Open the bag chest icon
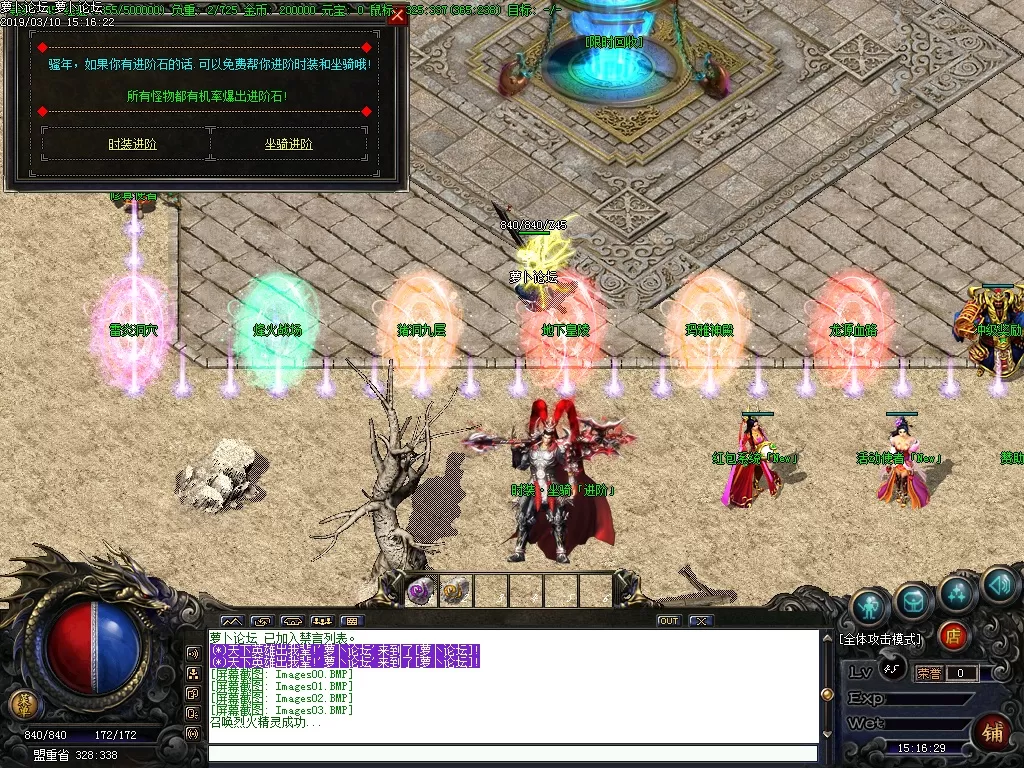This screenshot has height=768, width=1024. (914, 601)
